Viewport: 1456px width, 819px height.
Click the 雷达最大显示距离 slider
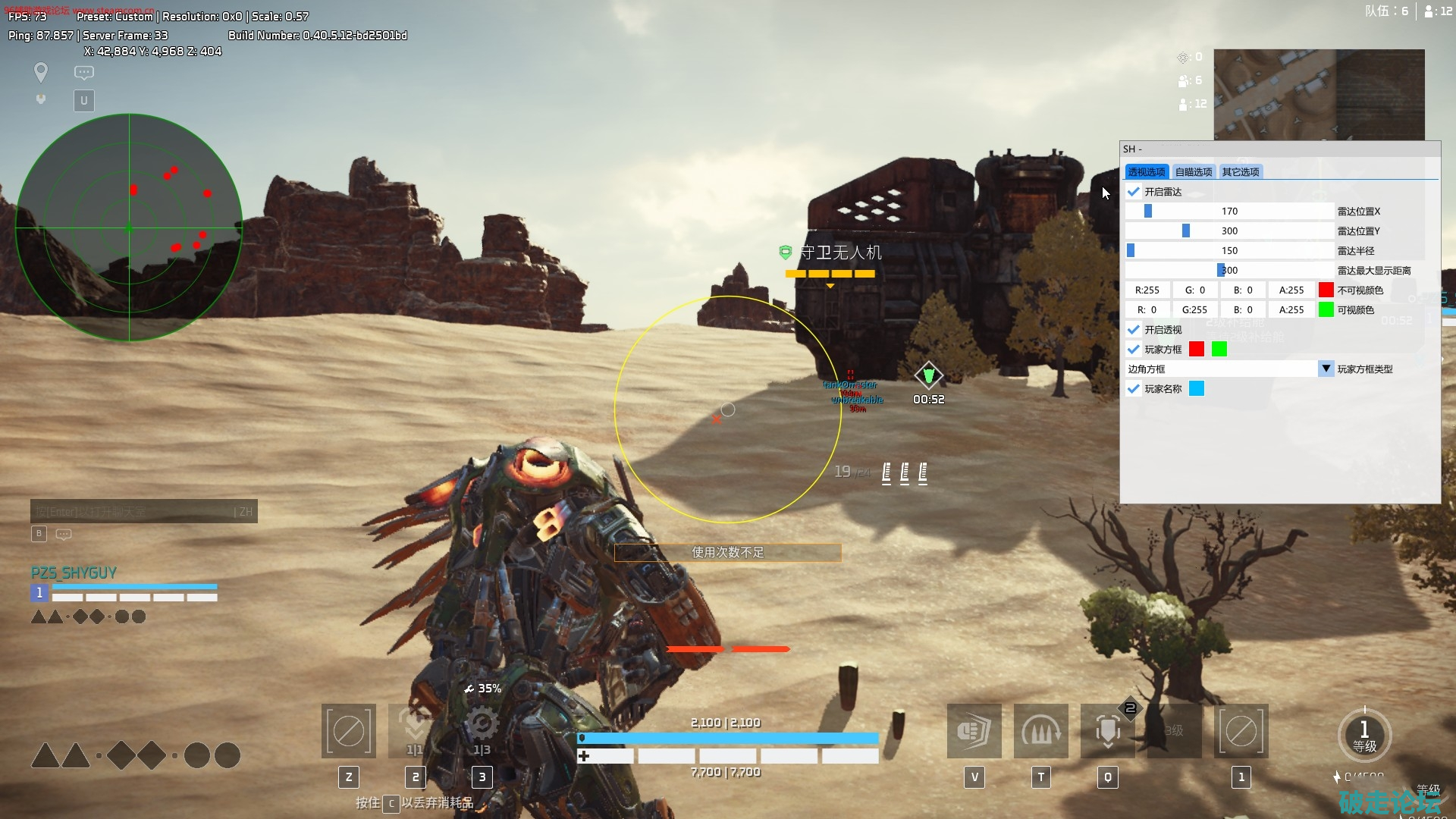[1229, 271]
